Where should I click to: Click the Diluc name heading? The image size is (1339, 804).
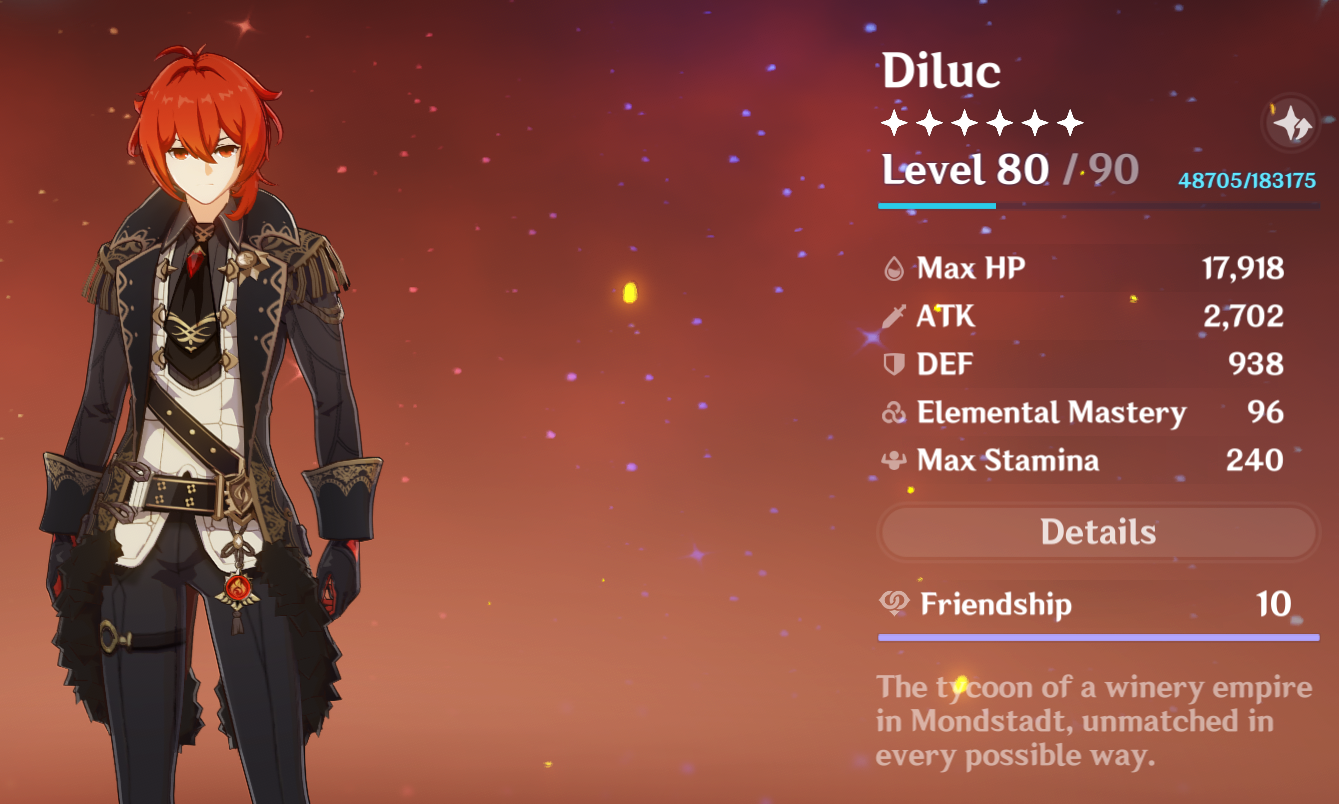coord(943,70)
